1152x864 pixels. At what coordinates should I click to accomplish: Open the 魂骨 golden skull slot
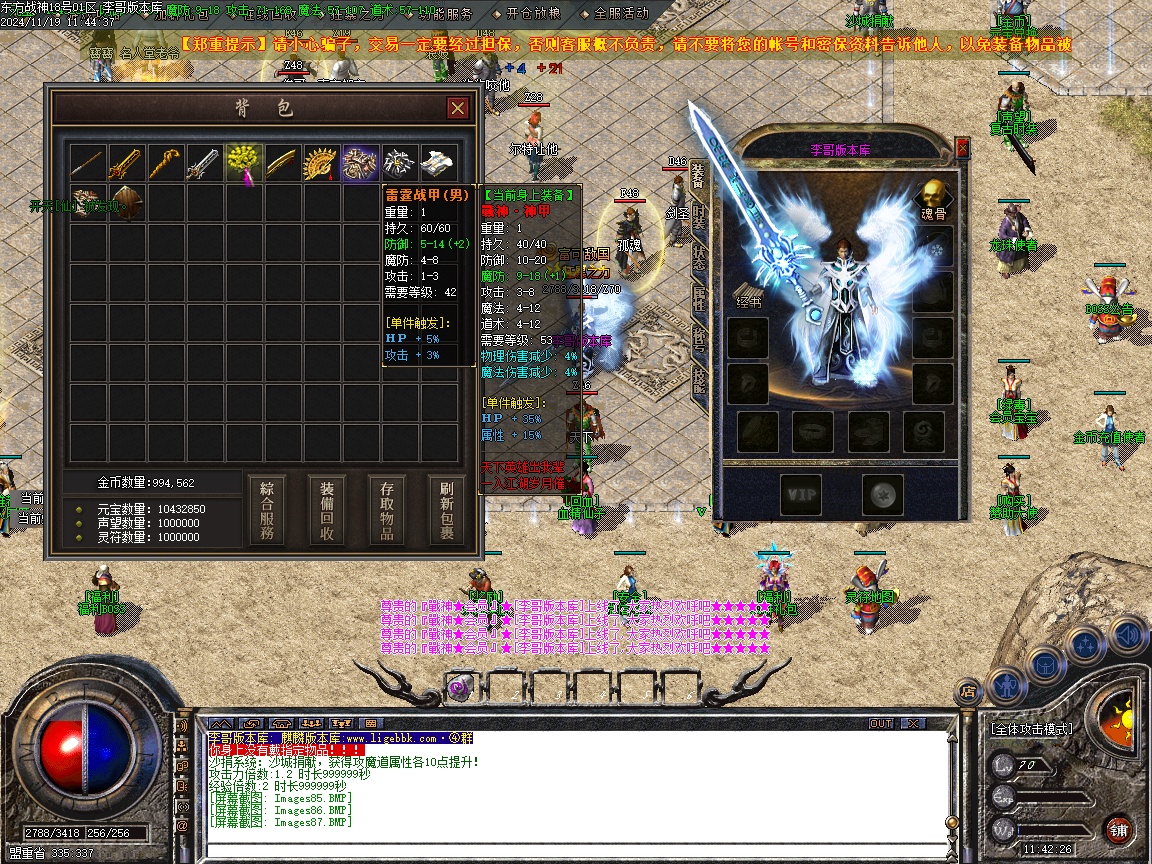coord(933,195)
